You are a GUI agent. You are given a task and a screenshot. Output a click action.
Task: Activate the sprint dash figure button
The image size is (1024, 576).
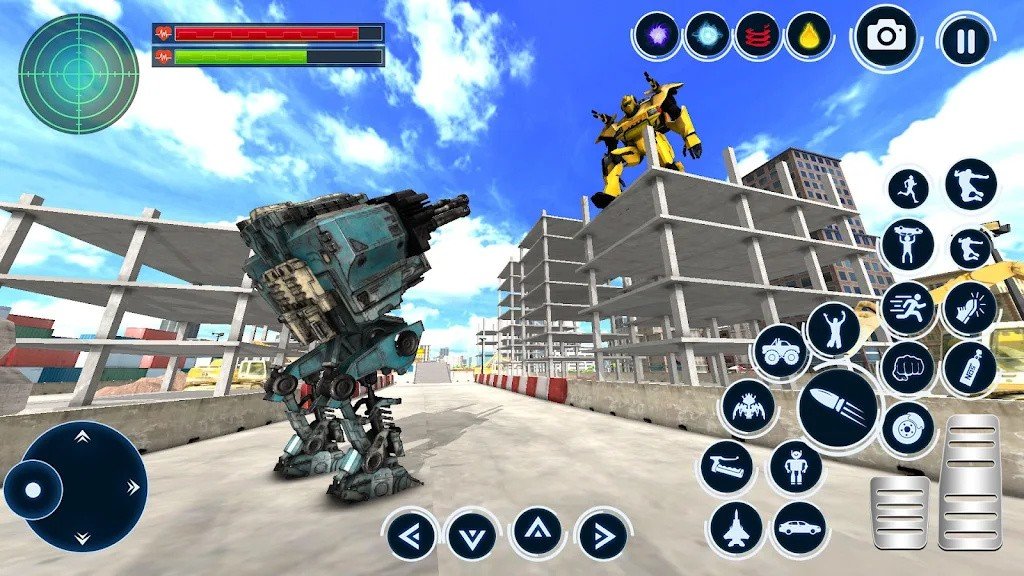908,307
